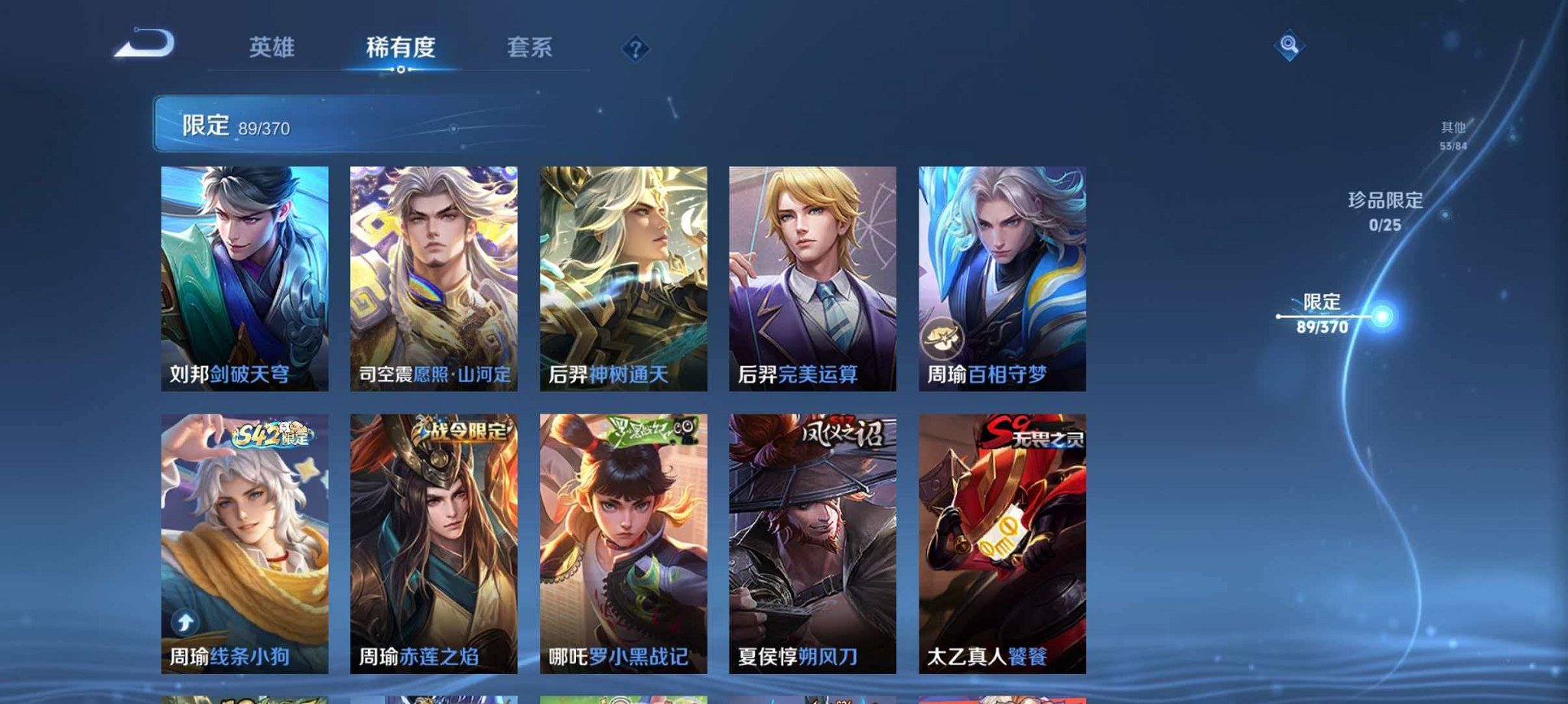The height and width of the screenshot is (704, 1568).
Task: Select the 稀有度 tab
Action: coord(401,47)
